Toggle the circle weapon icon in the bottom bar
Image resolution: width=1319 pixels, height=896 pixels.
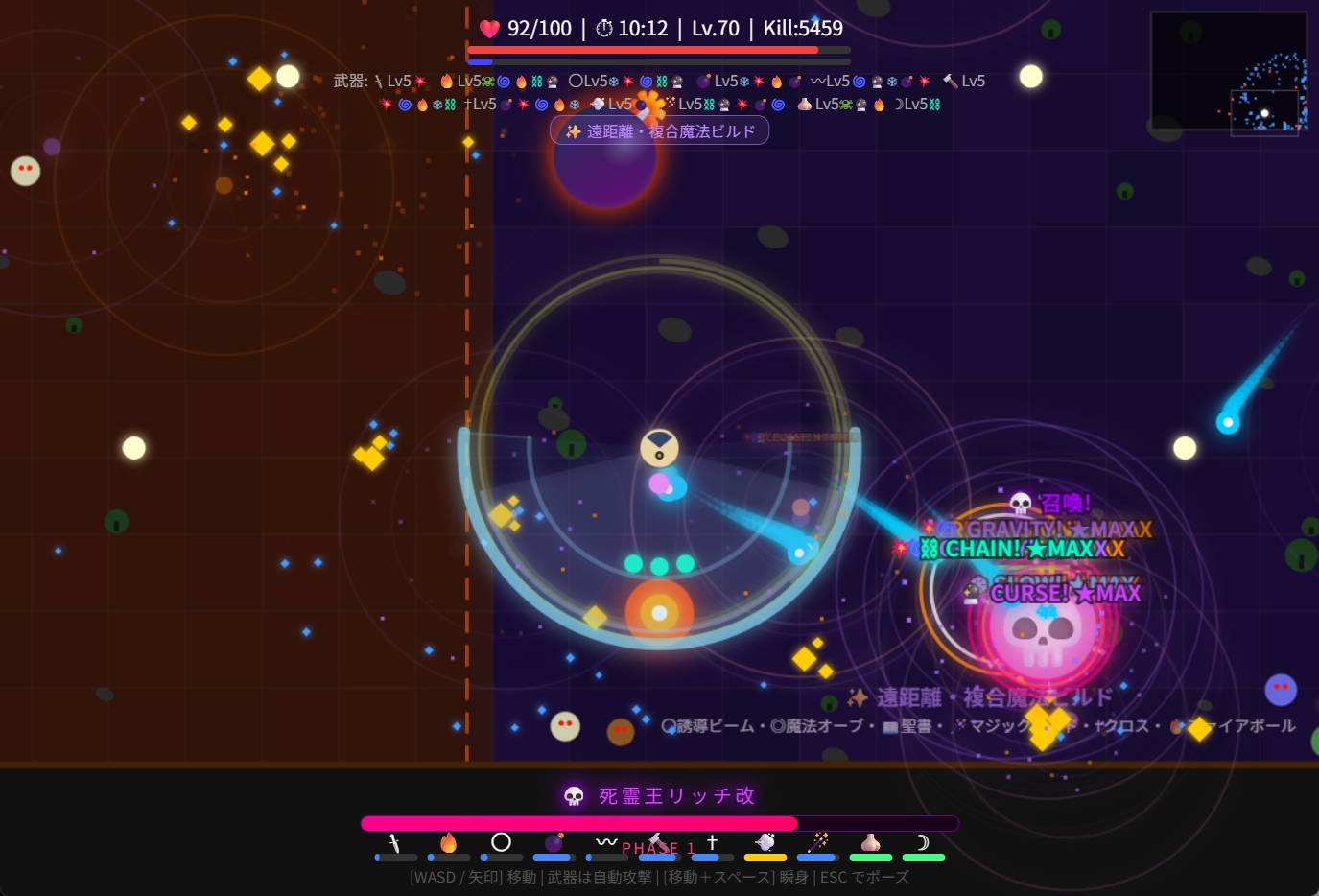[500, 841]
